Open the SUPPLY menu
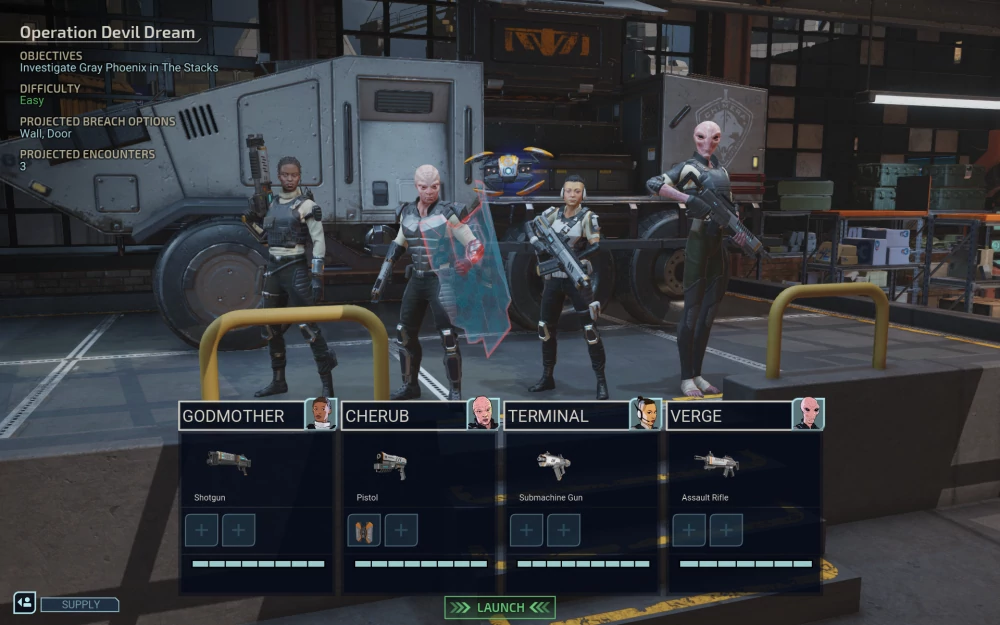The width and height of the screenshot is (1000, 625). (x=80, y=604)
